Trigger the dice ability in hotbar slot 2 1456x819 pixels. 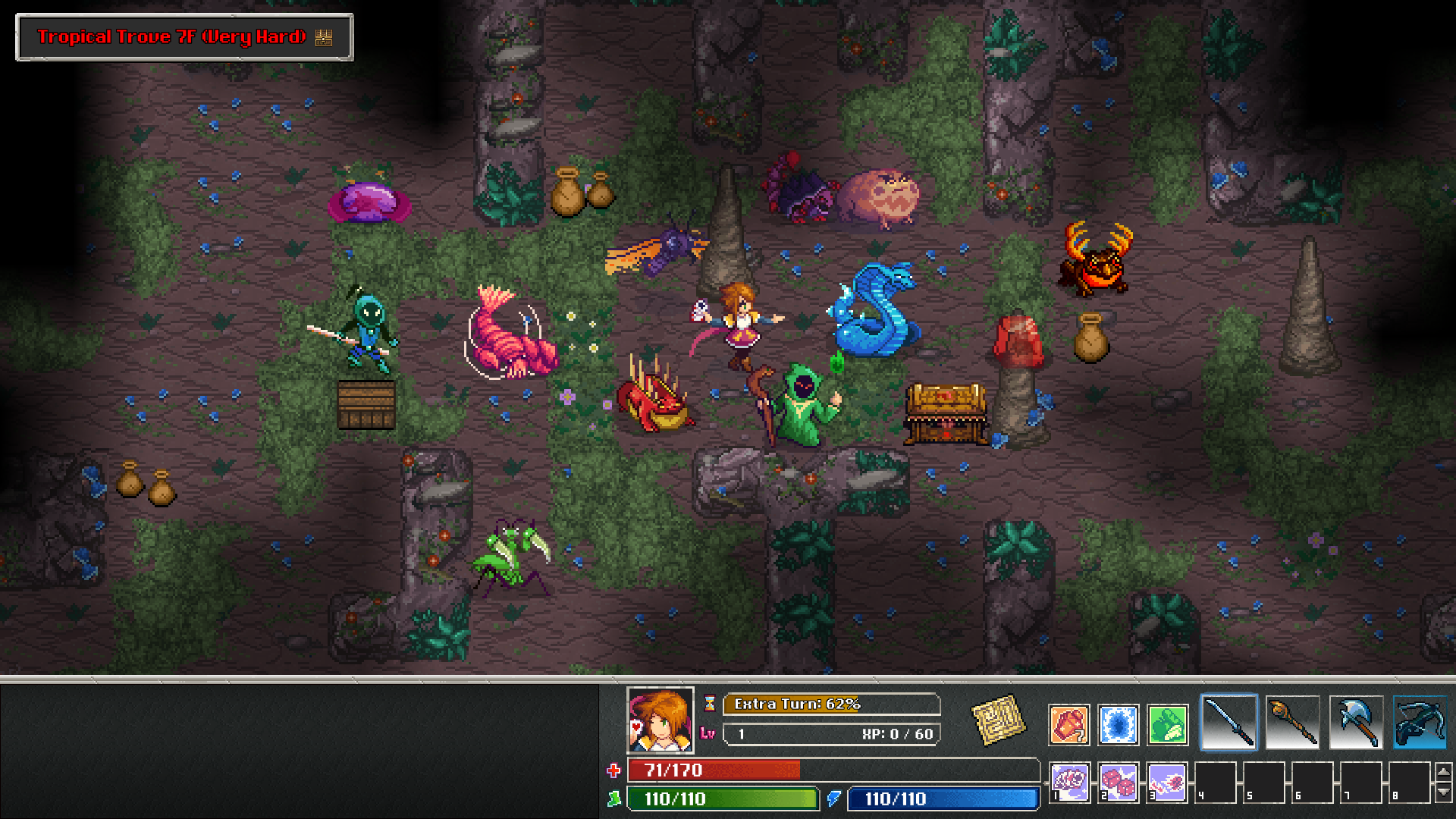(x=1119, y=781)
